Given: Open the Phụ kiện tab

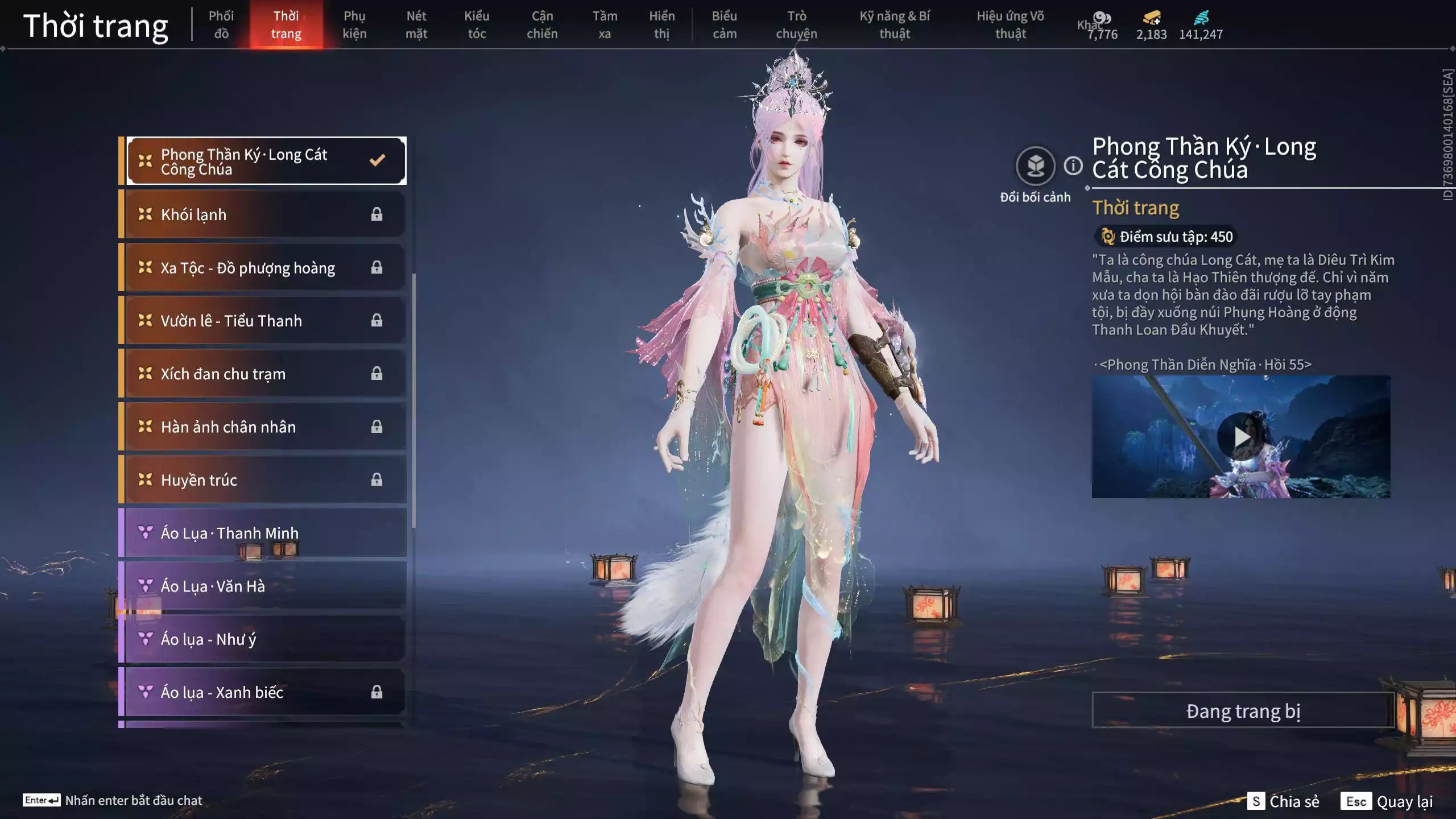Looking at the screenshot, I should pyautogui.click(x=354, y=24).
